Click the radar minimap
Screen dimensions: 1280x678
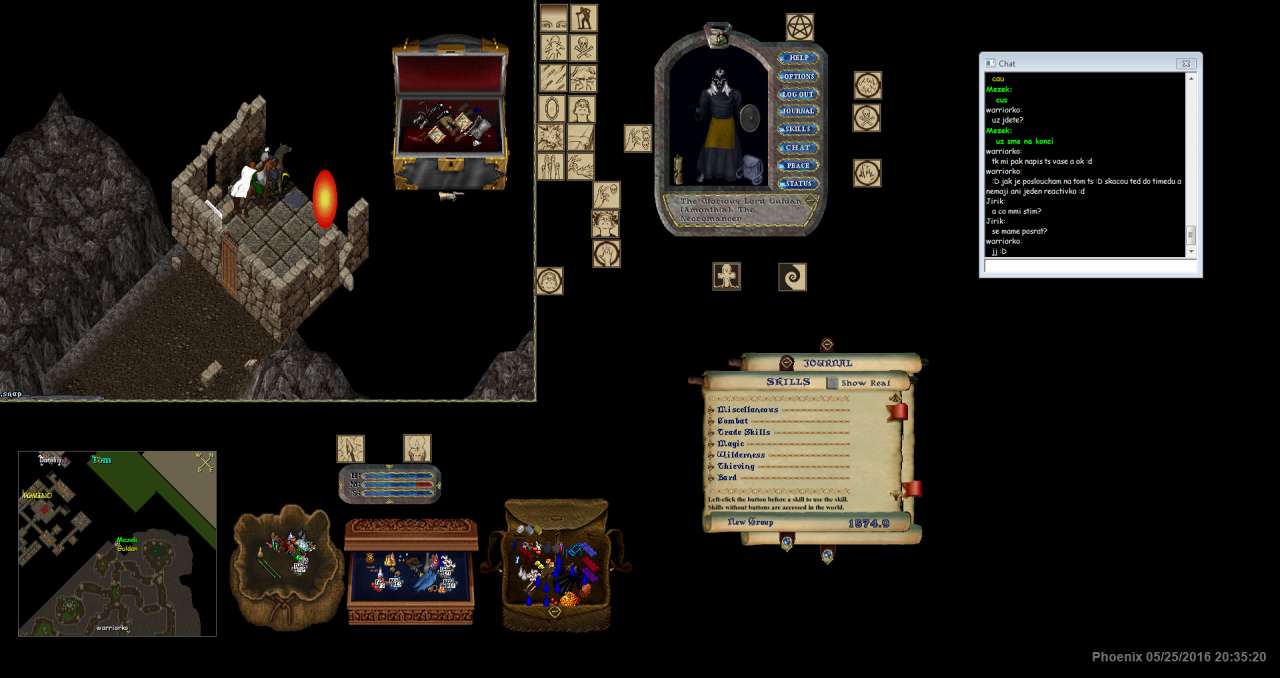(117, 543)
